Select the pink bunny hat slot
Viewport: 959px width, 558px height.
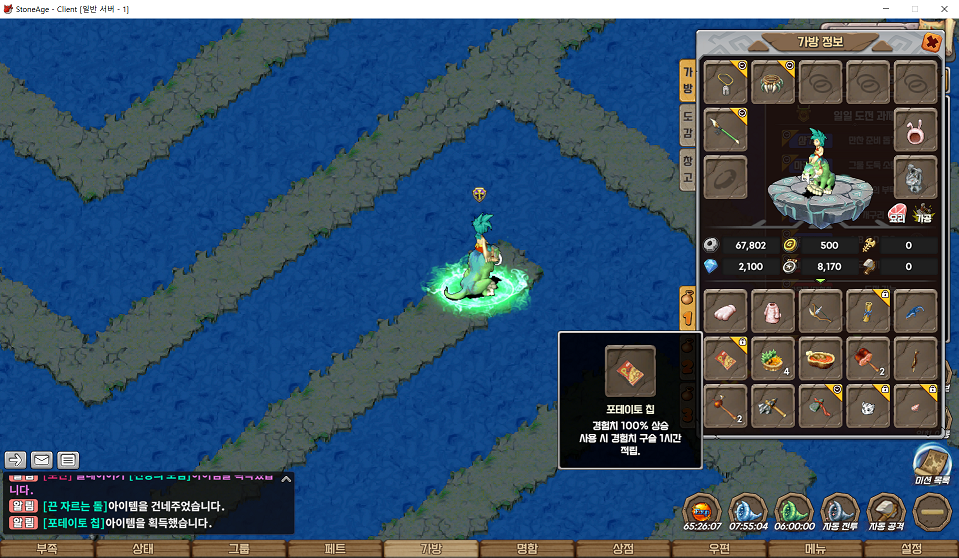(915, 129)
